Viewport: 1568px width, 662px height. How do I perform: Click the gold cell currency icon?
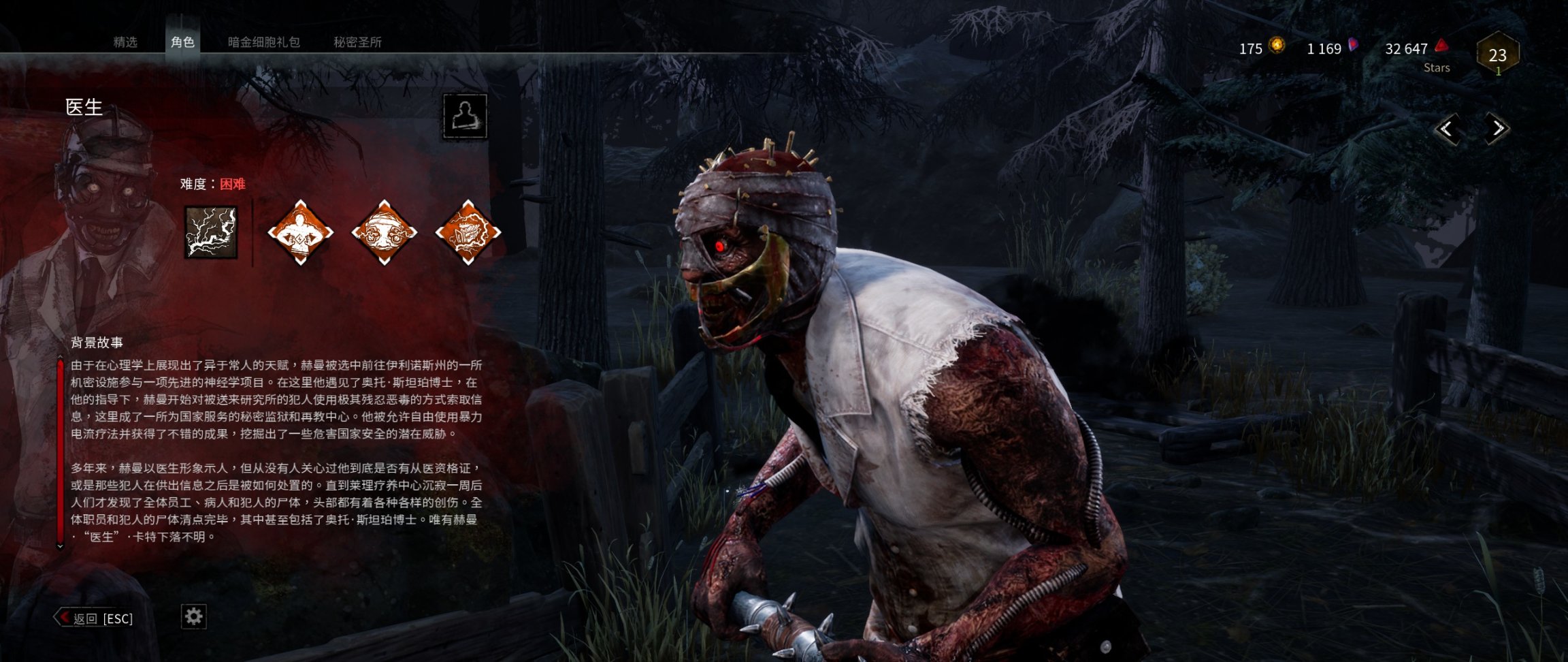[1277, 46]
